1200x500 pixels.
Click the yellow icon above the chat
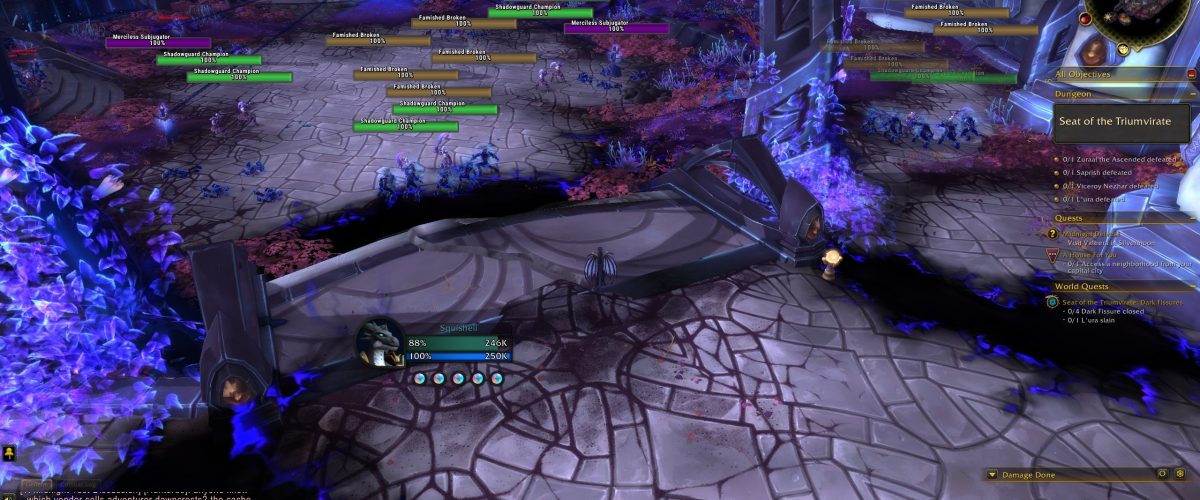tap(9, 454)
